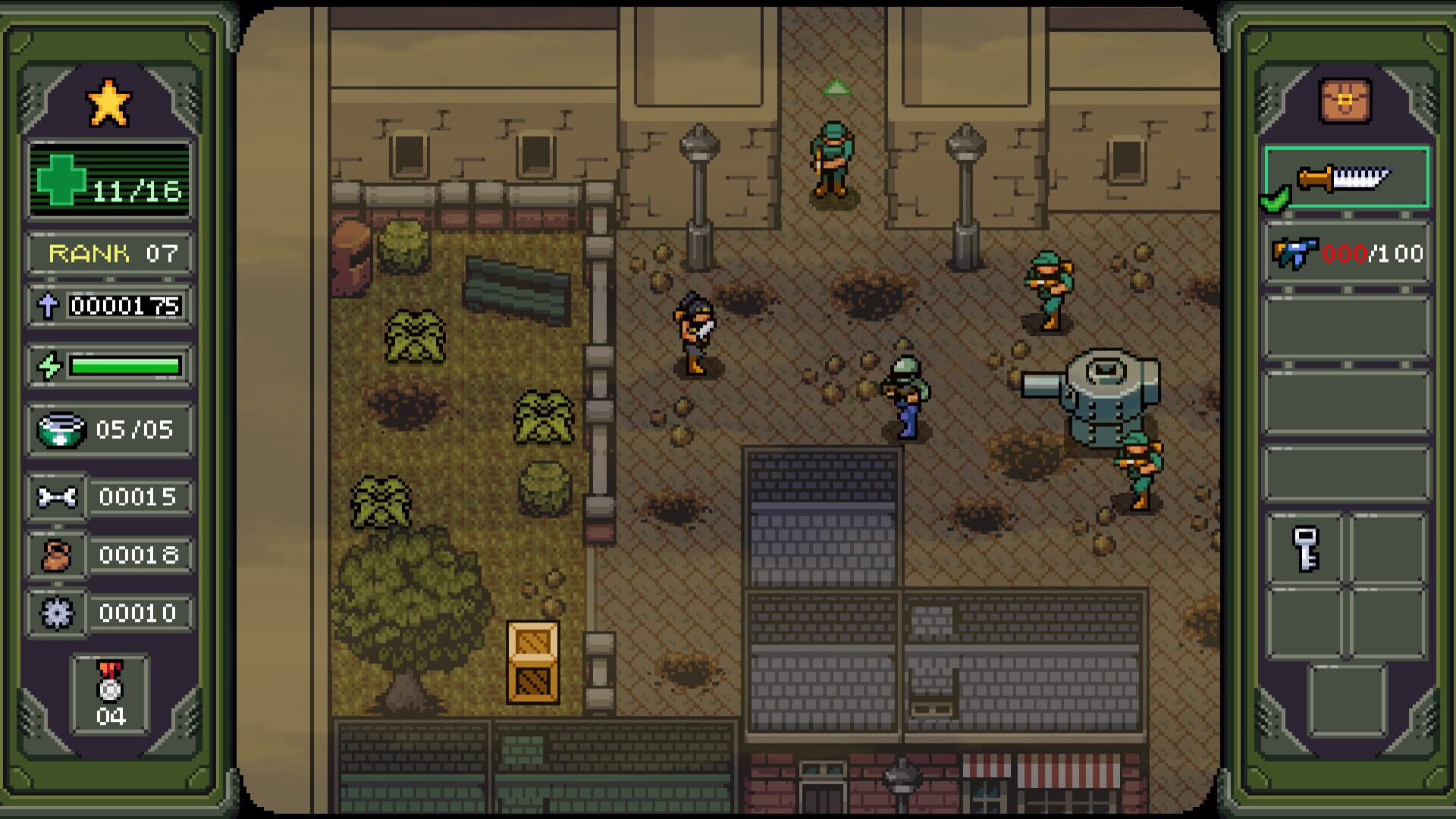Click the blue cross icon beside the 0000175 score
This screenshot has height=819, width=1456.
tap(49, 307)
